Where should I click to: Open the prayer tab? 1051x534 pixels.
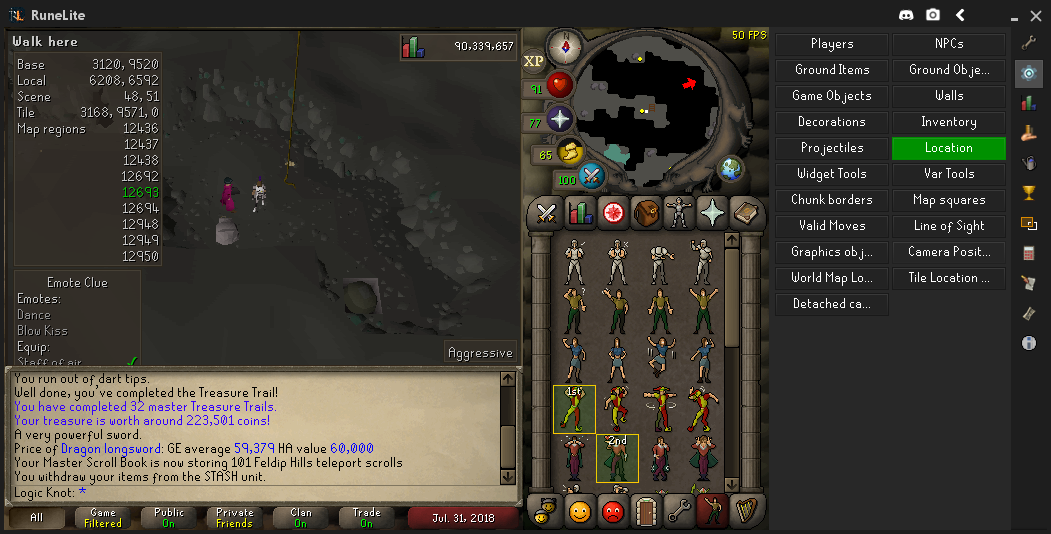(x=713, y=212)
